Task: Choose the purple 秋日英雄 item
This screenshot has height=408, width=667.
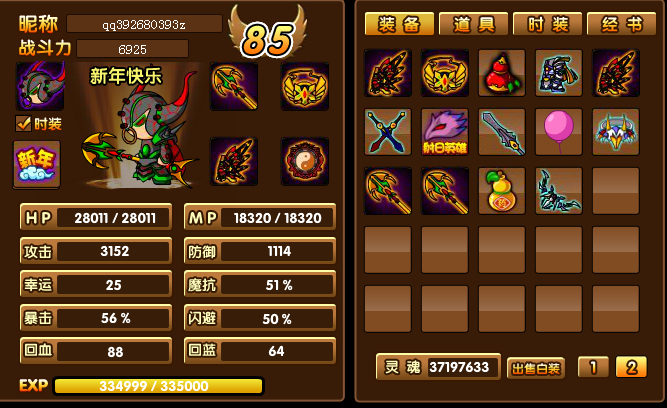Action: click(445, 132)
